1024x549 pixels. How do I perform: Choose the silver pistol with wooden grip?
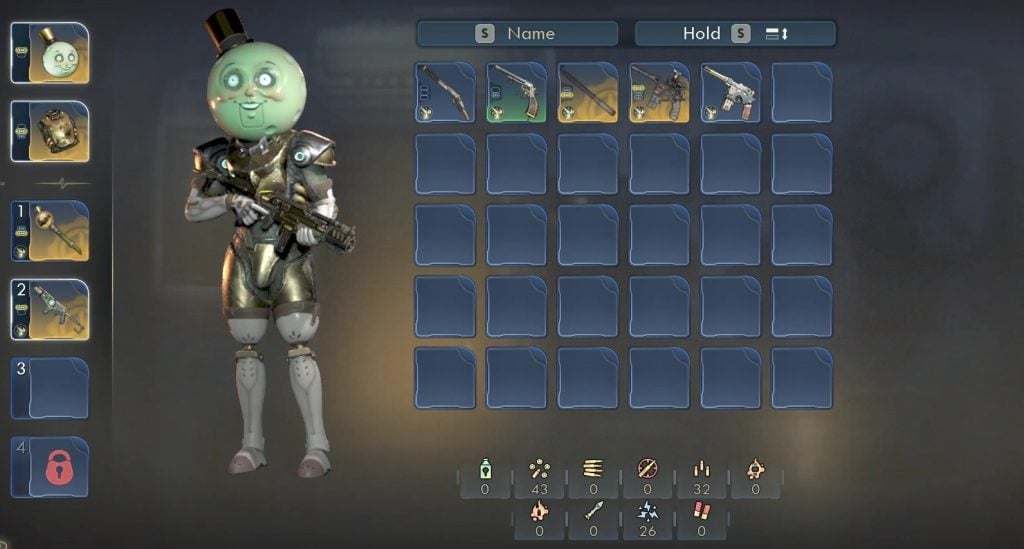click(731, 92)
